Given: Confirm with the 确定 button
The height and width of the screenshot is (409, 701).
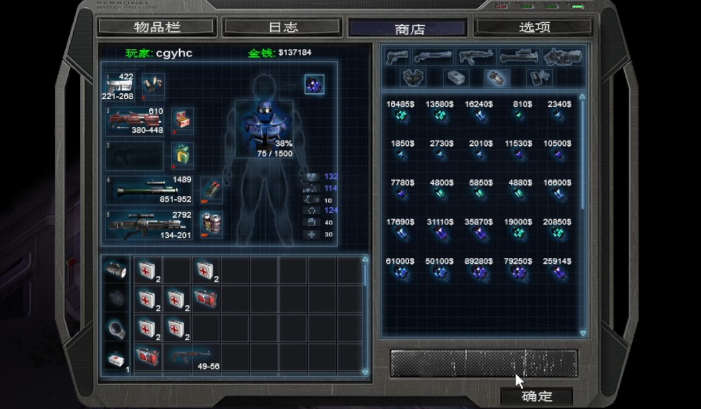Looking at the screenshot, I should [x=537, y=396].
